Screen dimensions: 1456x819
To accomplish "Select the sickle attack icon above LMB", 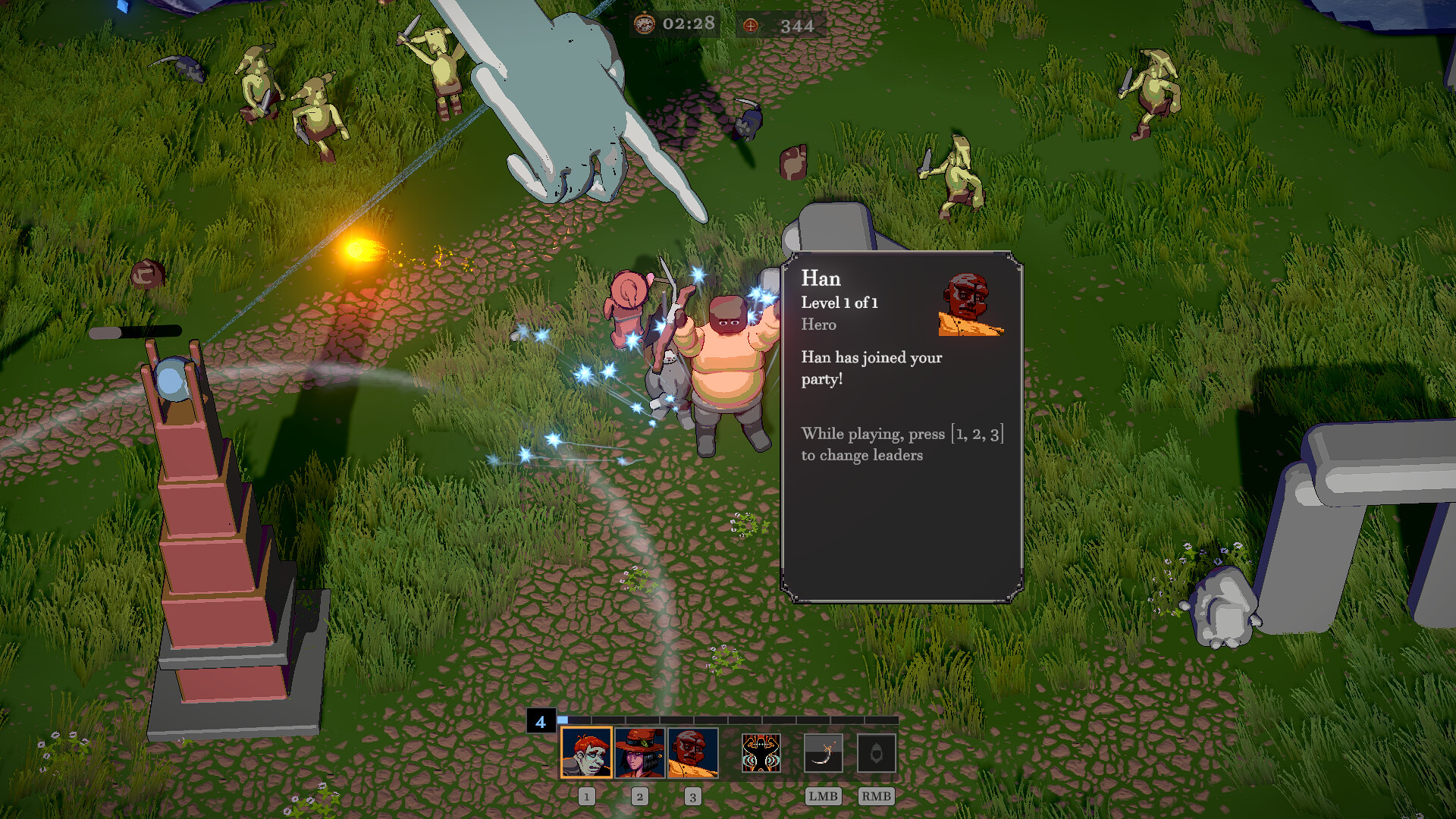I will click(824, 753).
